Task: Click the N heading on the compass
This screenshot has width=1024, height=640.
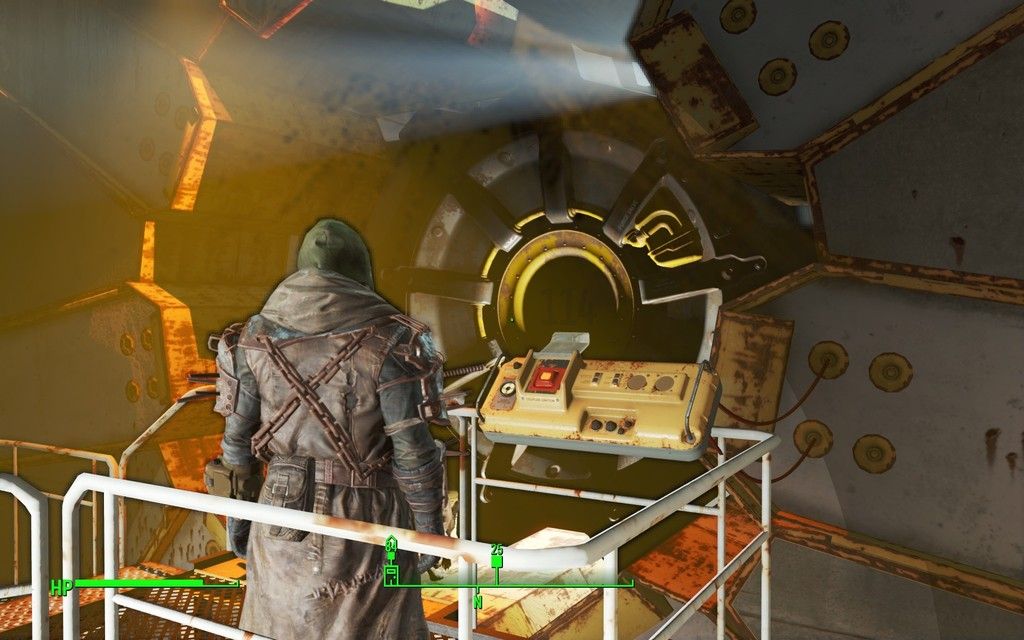Action: pos(479,602)
